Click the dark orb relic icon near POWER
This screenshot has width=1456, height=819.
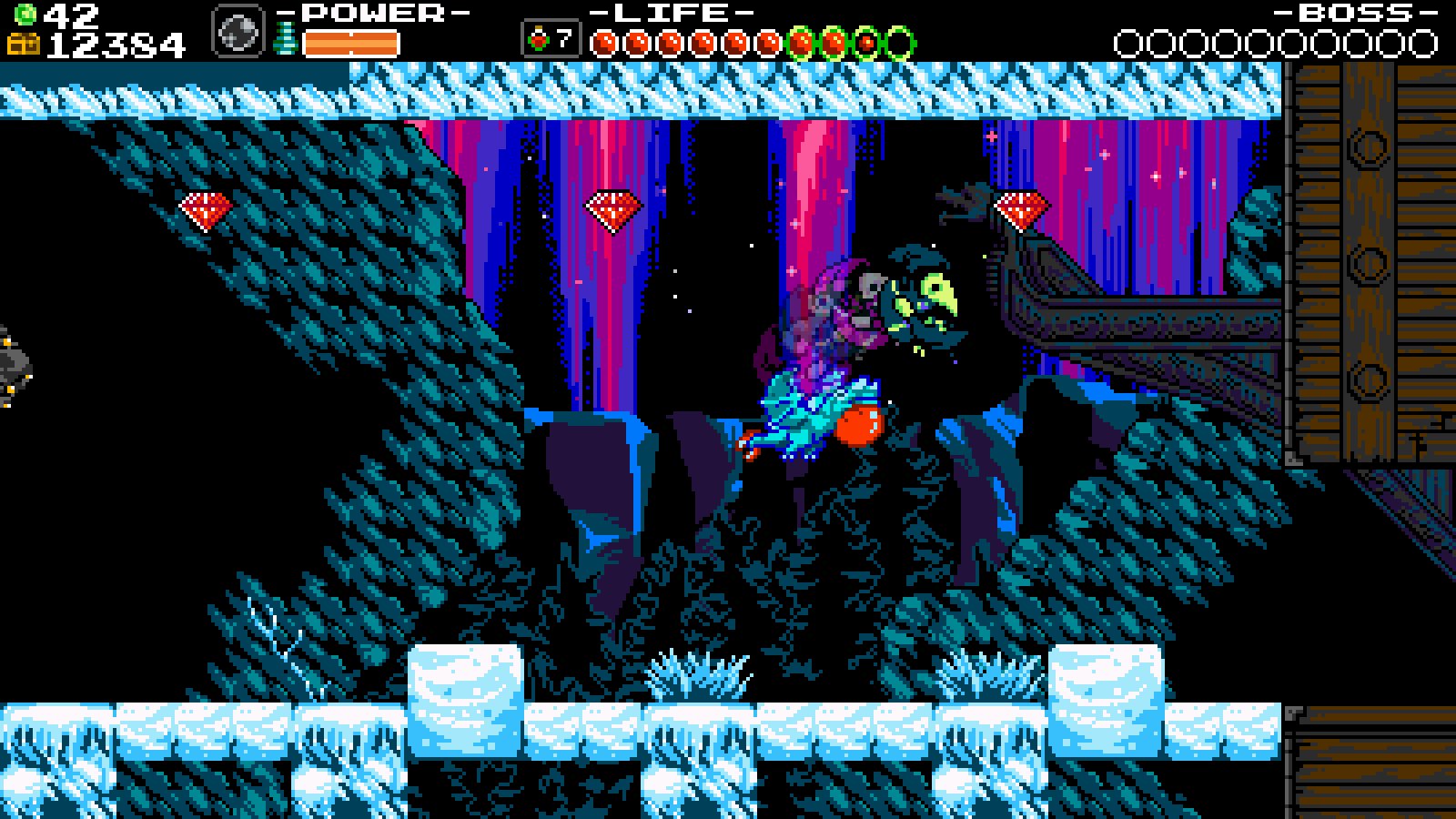click(x=238, y=29)
